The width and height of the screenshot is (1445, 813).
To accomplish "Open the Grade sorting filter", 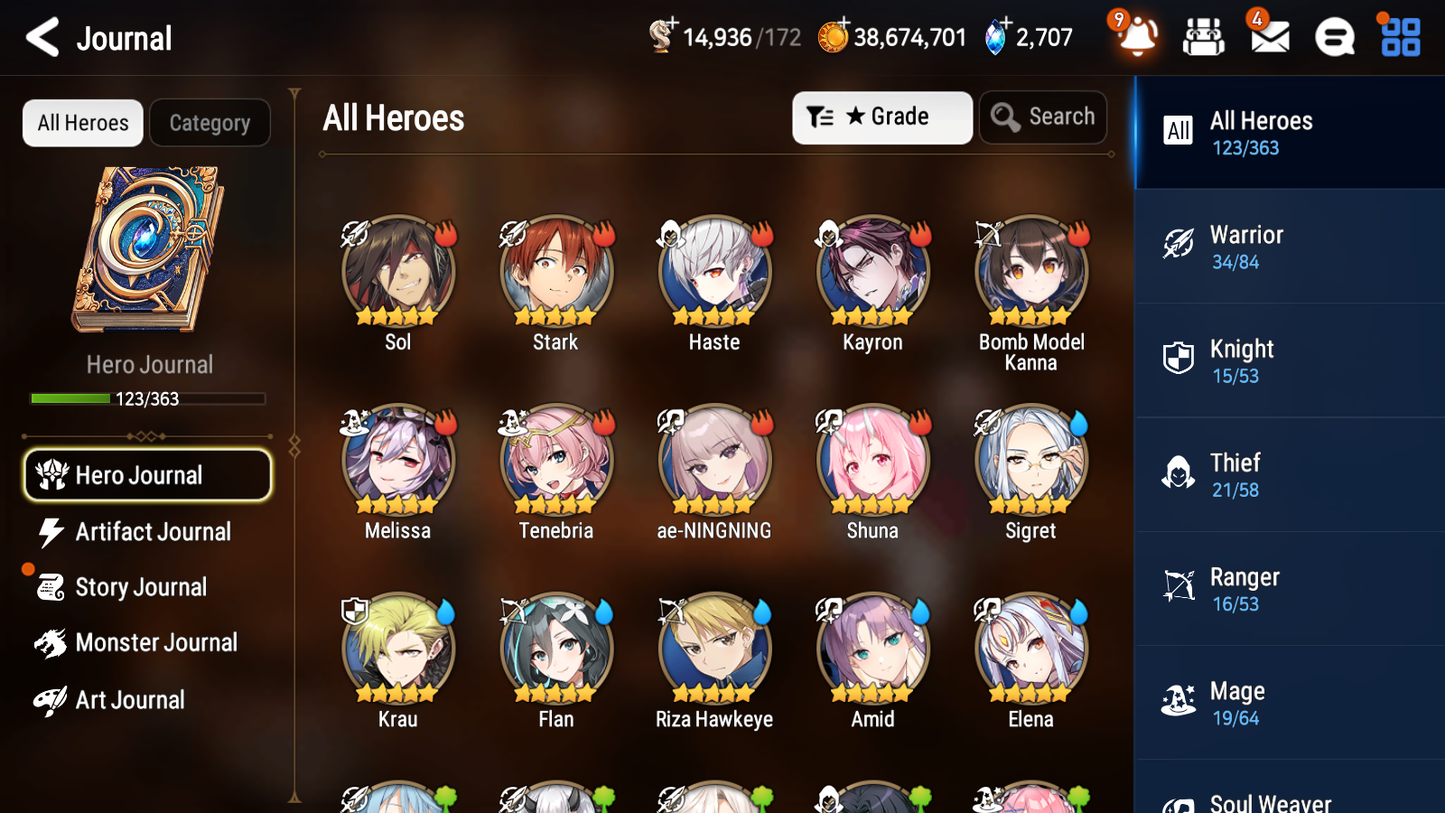I will pos(882,117).
